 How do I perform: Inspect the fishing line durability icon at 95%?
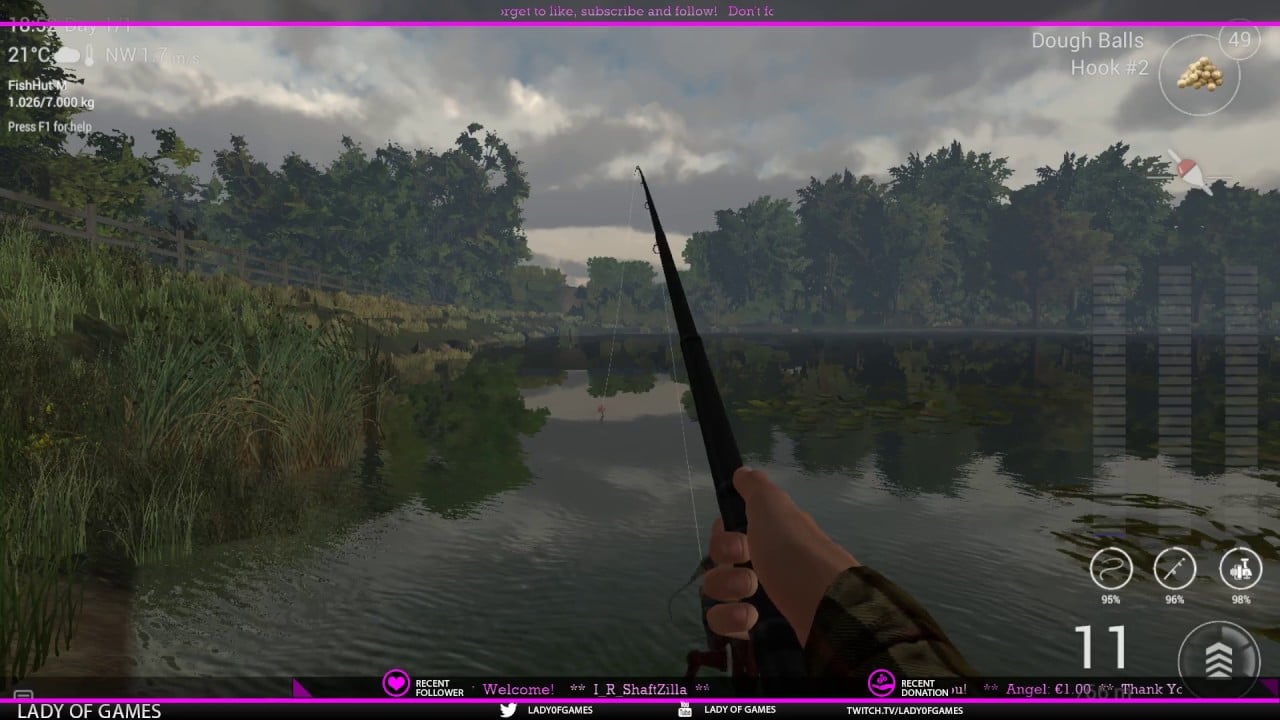pyautogui.click(x=1109, y=566)
